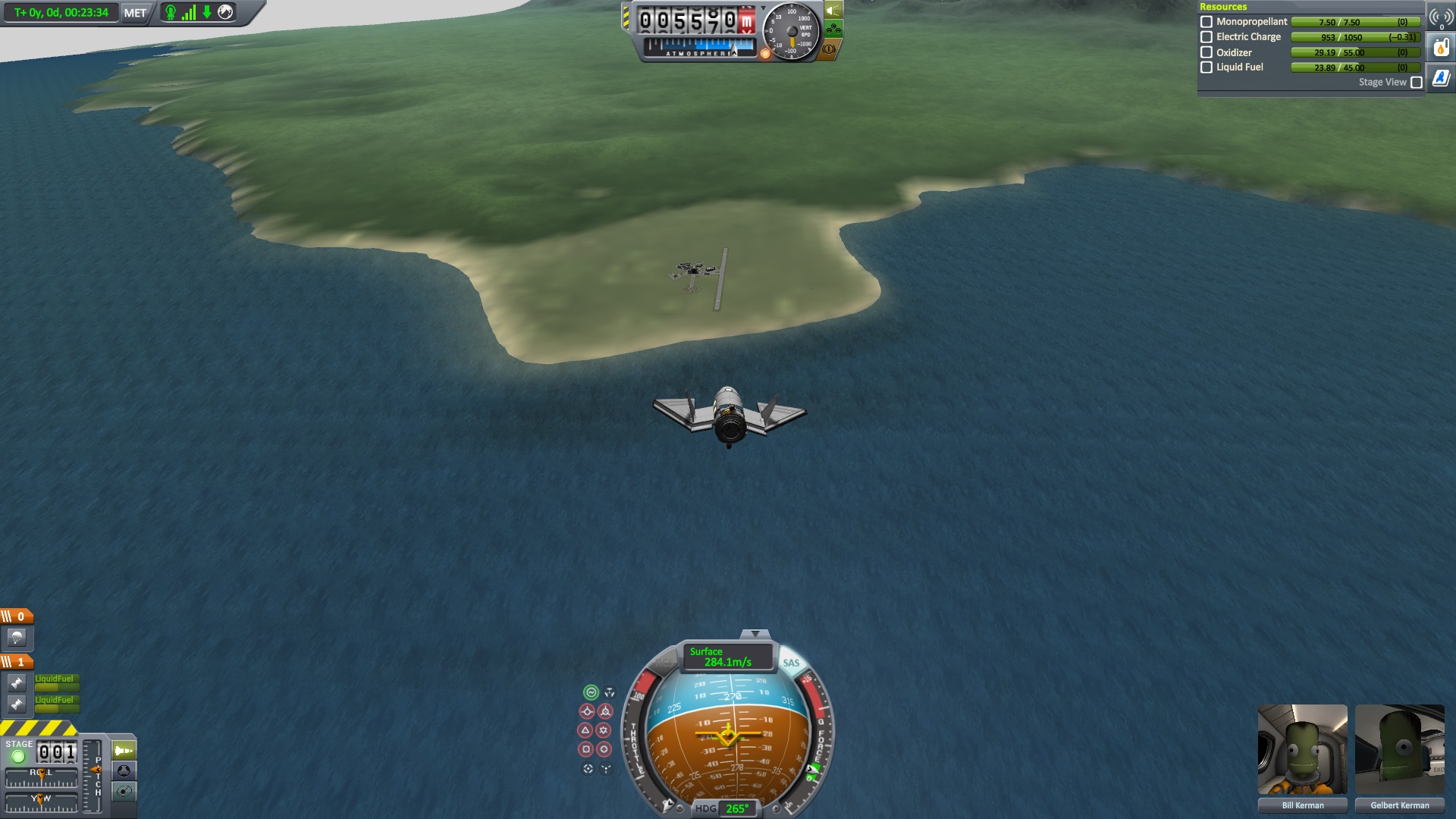Toggle SAS on the navball
The width and height of the screenshot is (1456, 819).
[x=791, y=663]
